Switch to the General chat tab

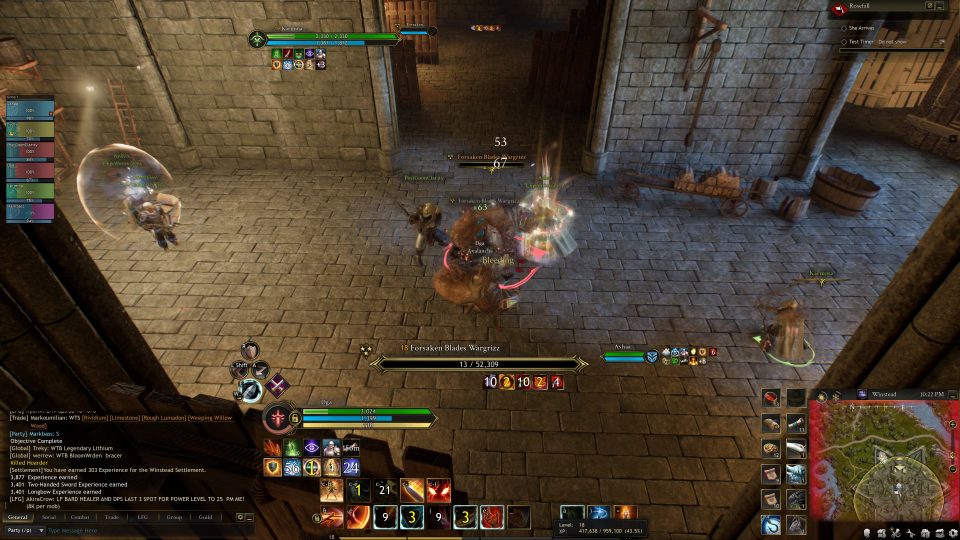(x=17, y=517)
